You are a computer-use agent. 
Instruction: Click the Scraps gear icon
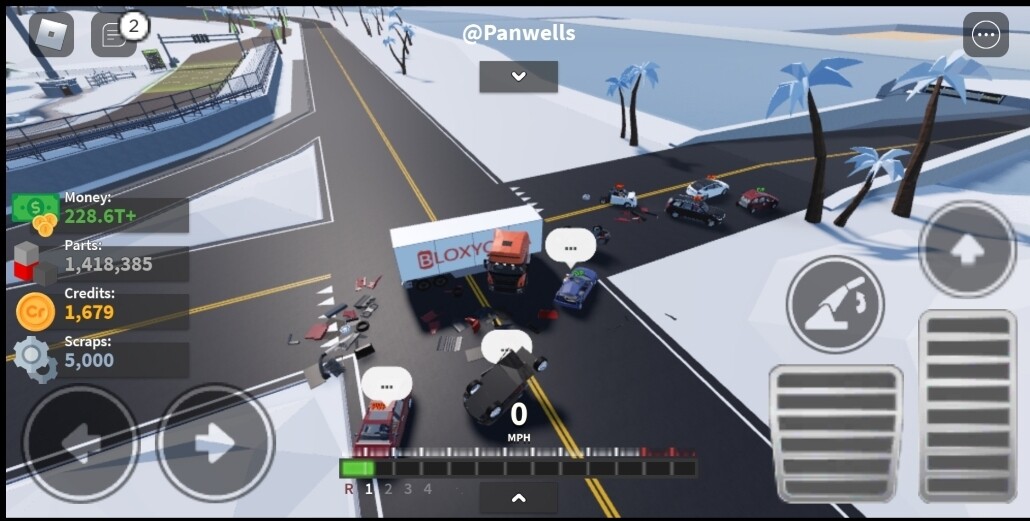click(36, 359)
